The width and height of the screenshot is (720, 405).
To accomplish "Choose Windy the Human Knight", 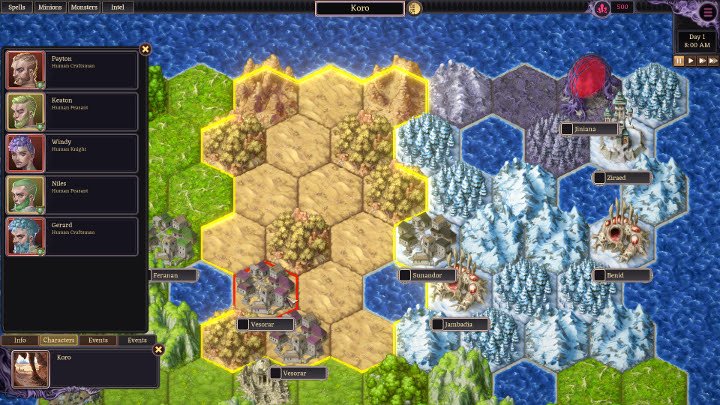I will click(x=71, y=153).
